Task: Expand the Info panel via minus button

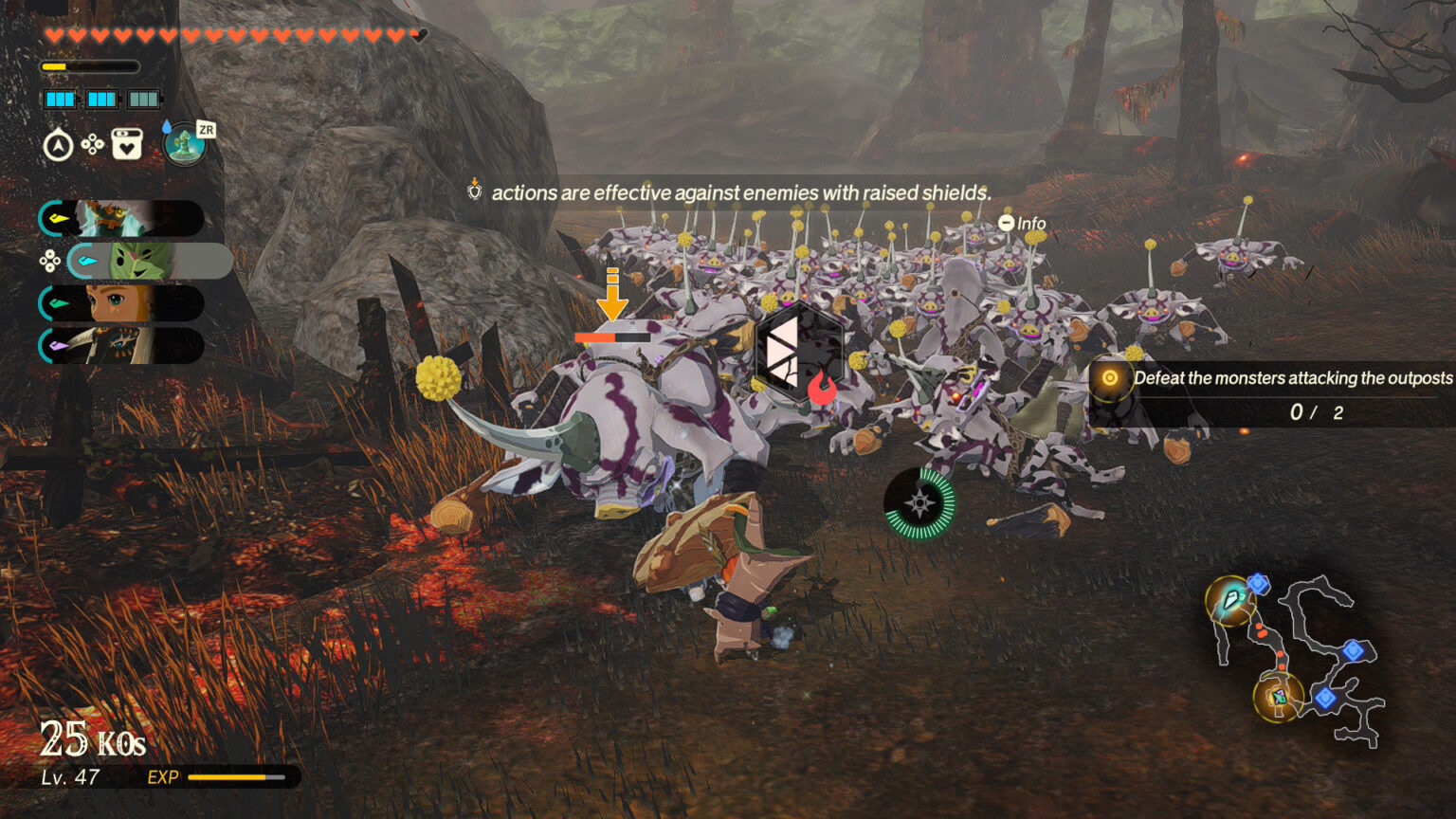Action: (x=1008, y=222)
